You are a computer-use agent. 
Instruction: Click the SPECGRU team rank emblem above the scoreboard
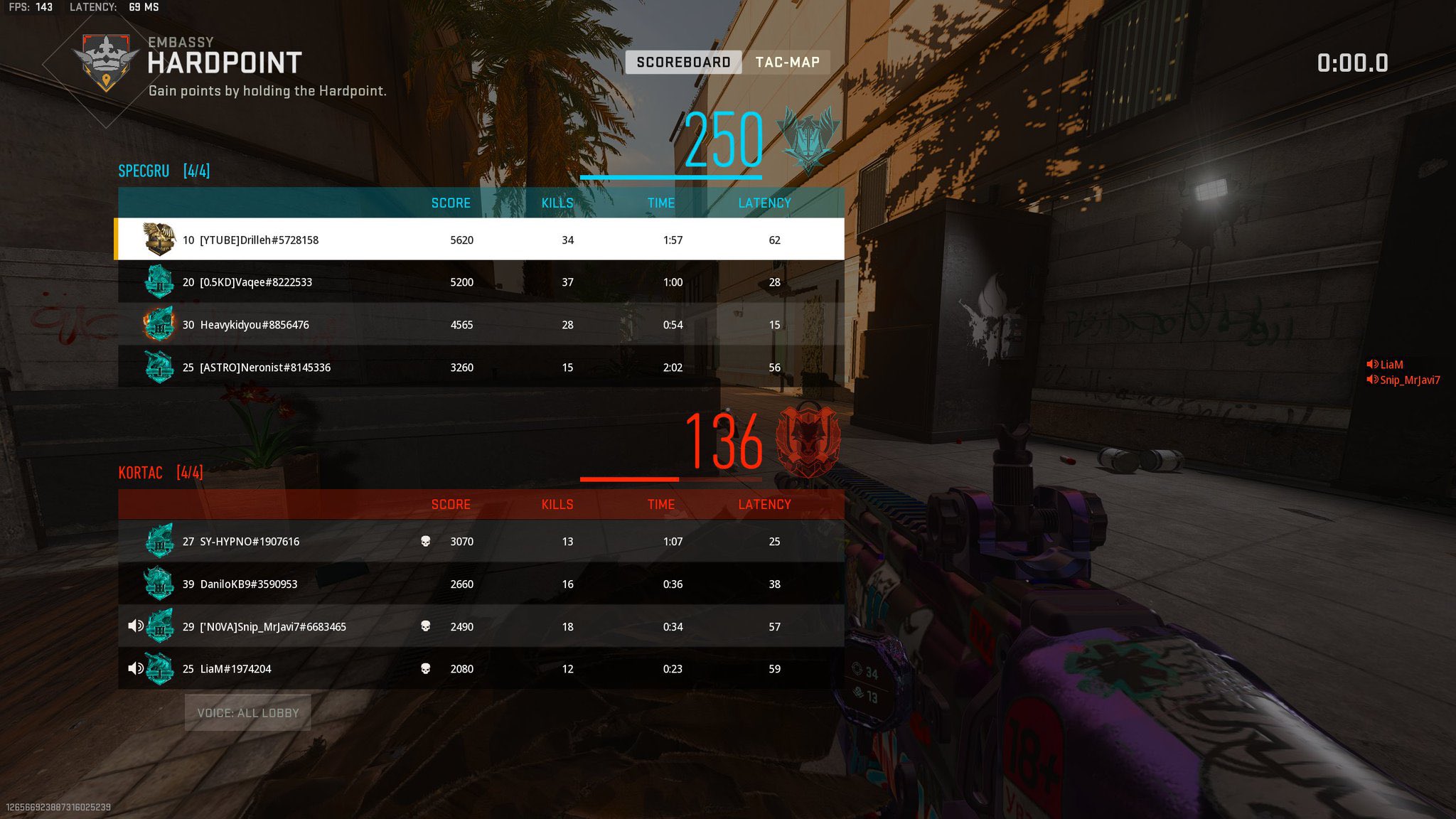click(x=810, y=139)
